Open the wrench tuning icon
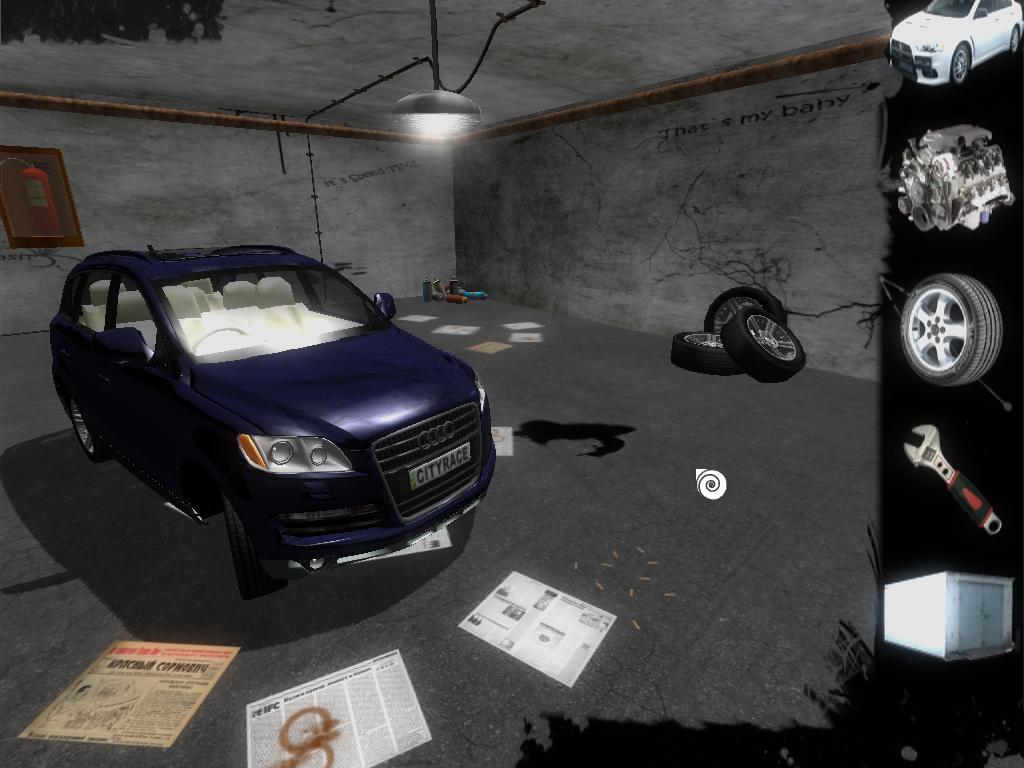This screenshot has height=768, width=1024. pyautogui.click(x=951, y=478)
